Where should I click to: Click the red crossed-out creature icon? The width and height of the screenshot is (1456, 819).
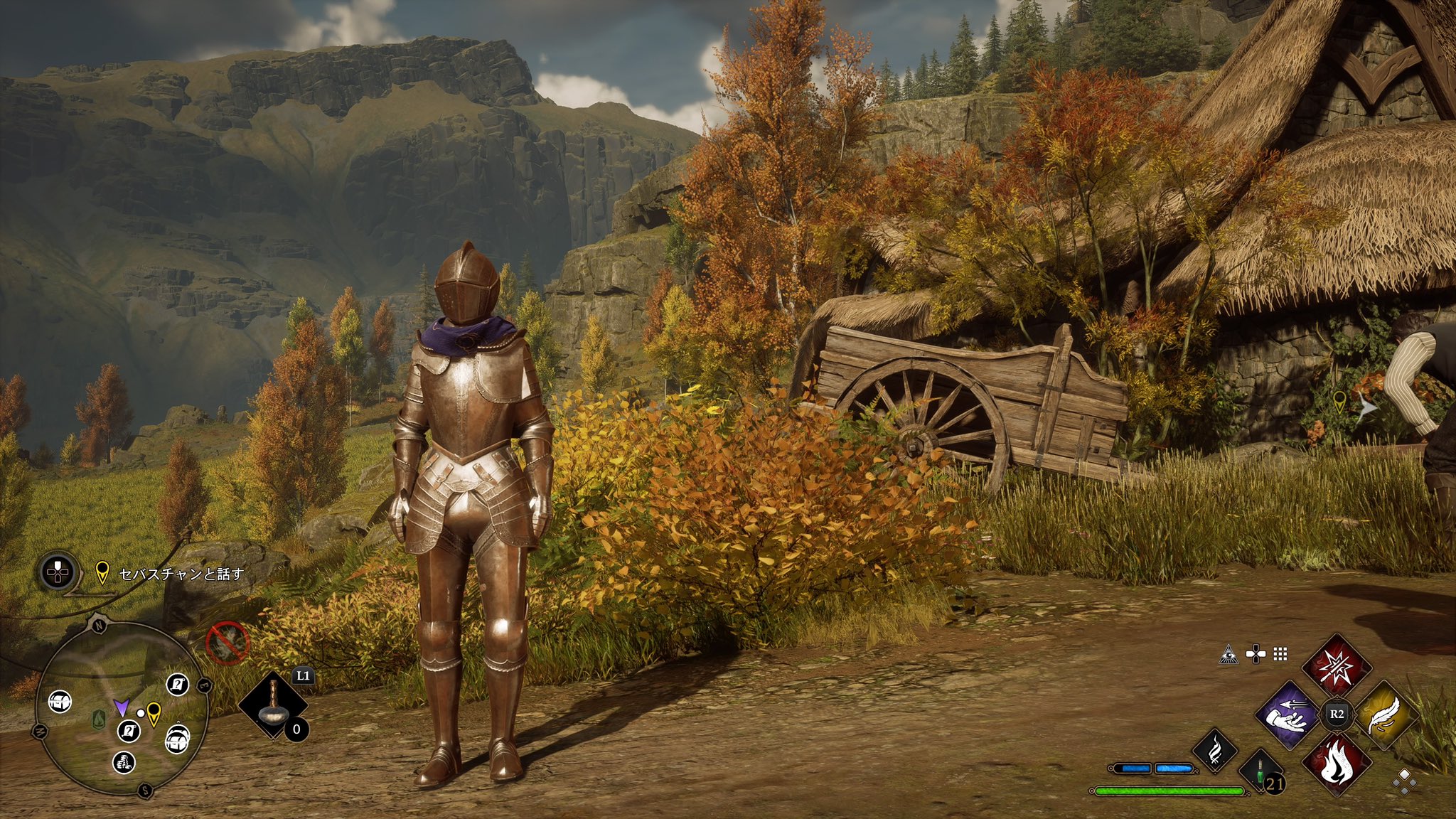pos(227,642)
